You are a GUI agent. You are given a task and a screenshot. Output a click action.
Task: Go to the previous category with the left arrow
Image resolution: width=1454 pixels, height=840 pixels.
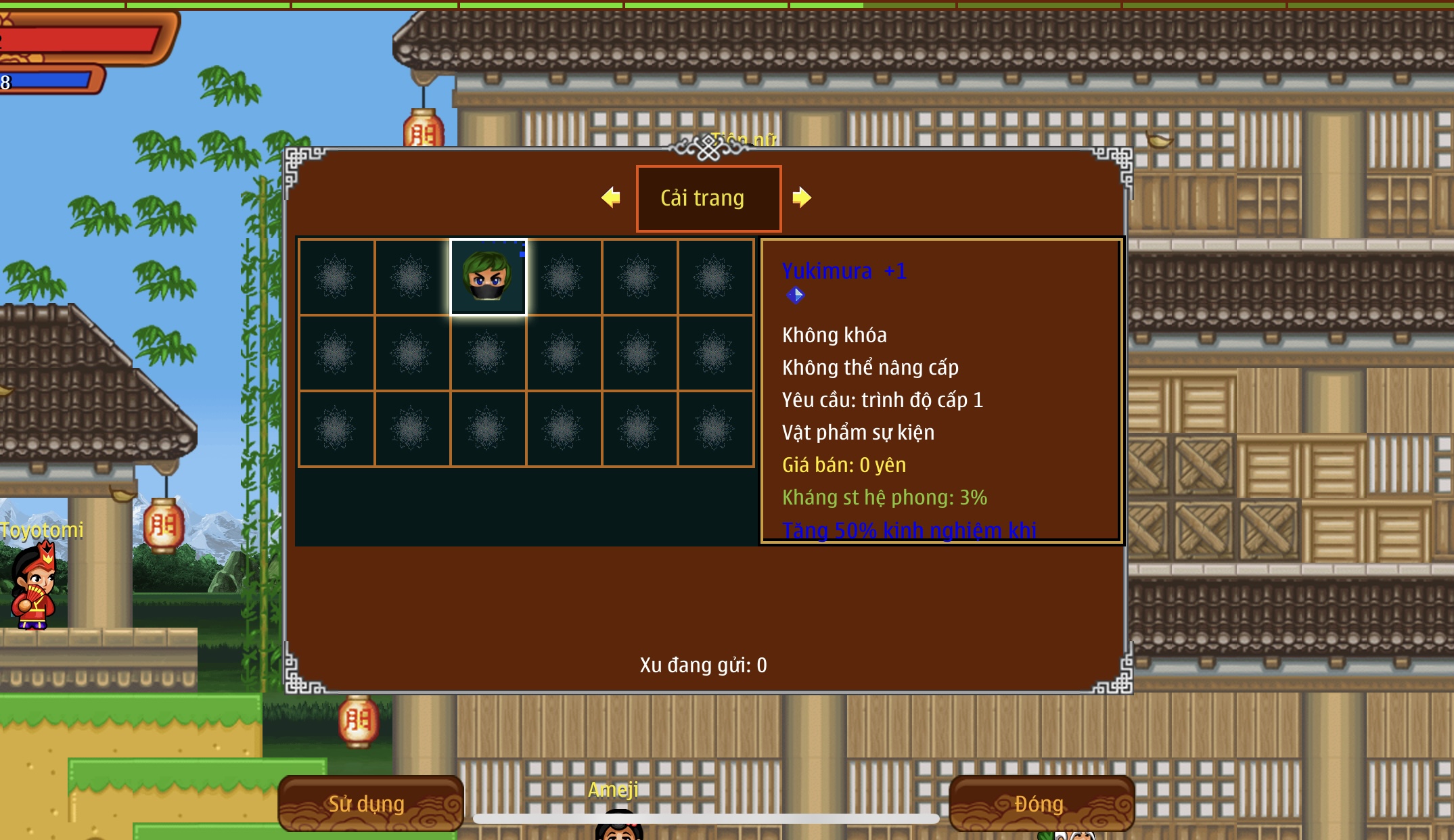pyautogui.click(x=610, y=197)
